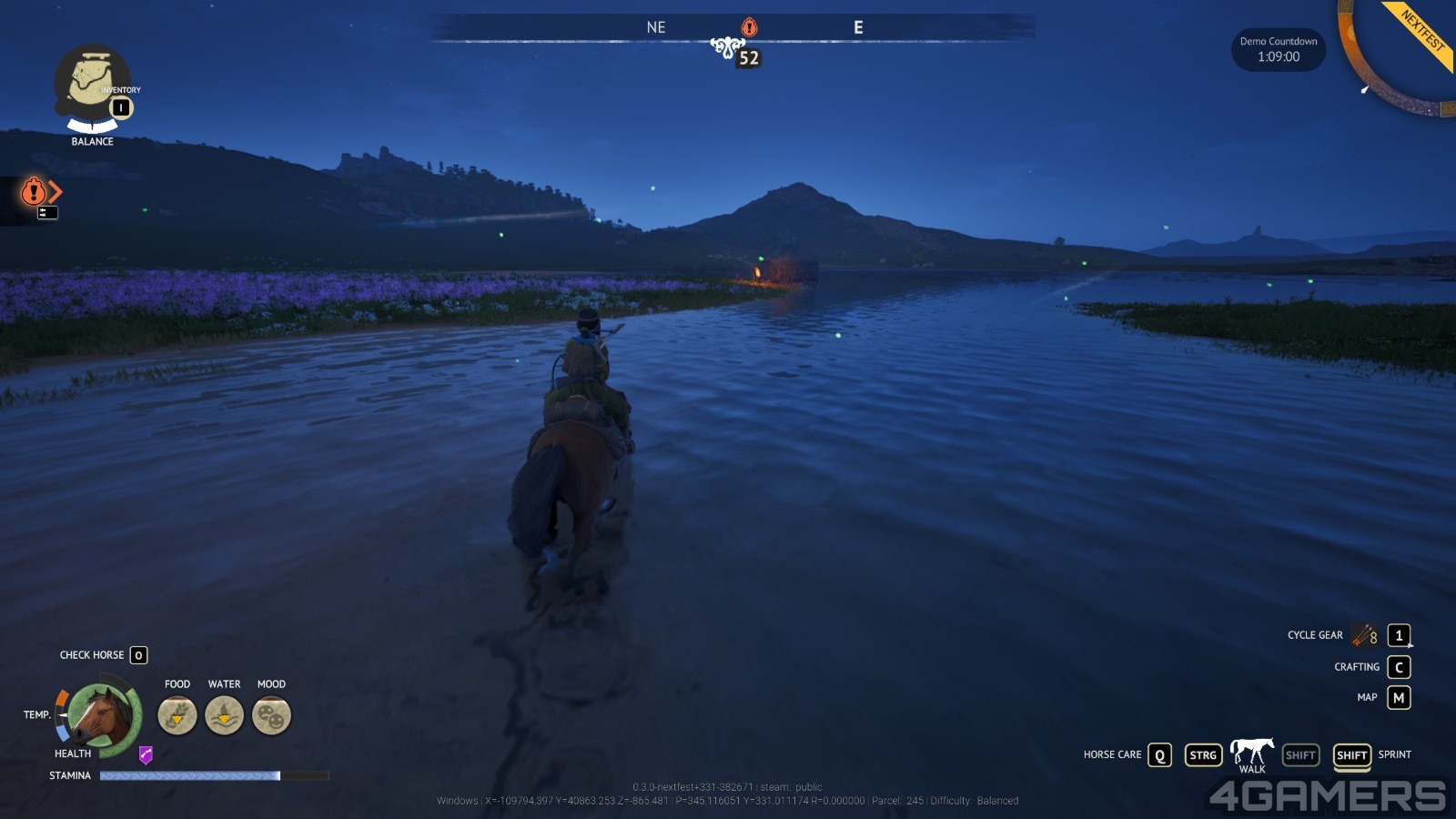
Task: Click the white horse Walk gait icon
Action: (1251, 752)
